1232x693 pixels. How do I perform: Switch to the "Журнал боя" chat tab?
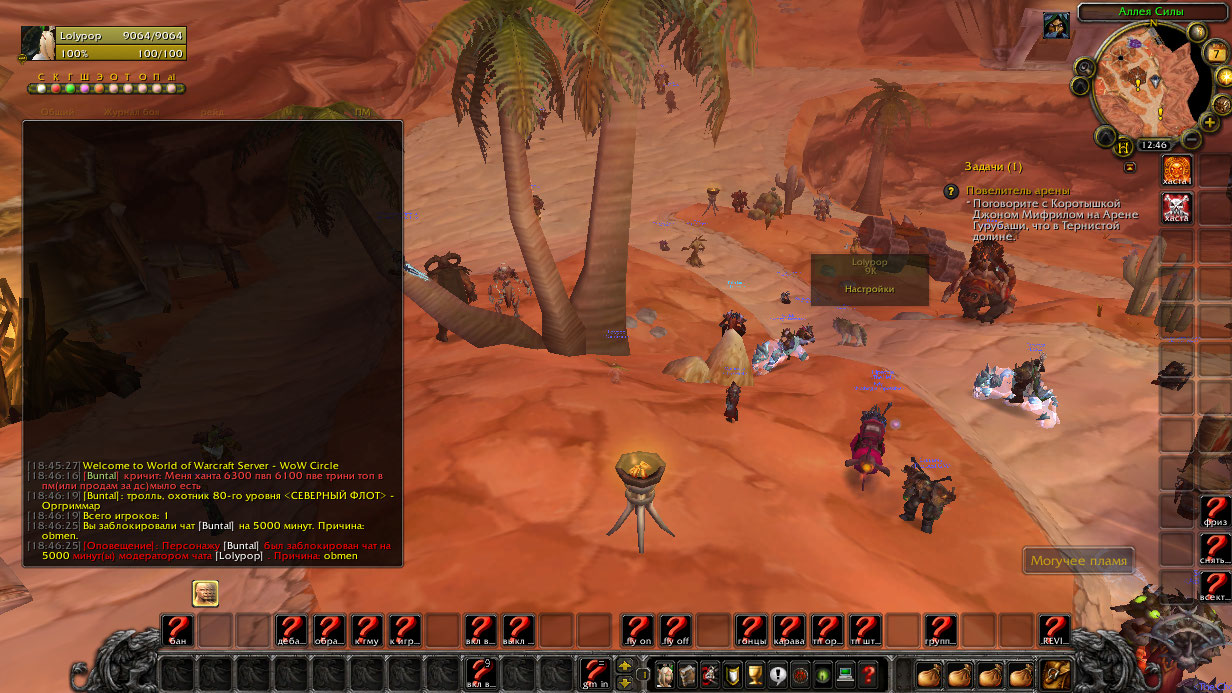pos(130,112)
